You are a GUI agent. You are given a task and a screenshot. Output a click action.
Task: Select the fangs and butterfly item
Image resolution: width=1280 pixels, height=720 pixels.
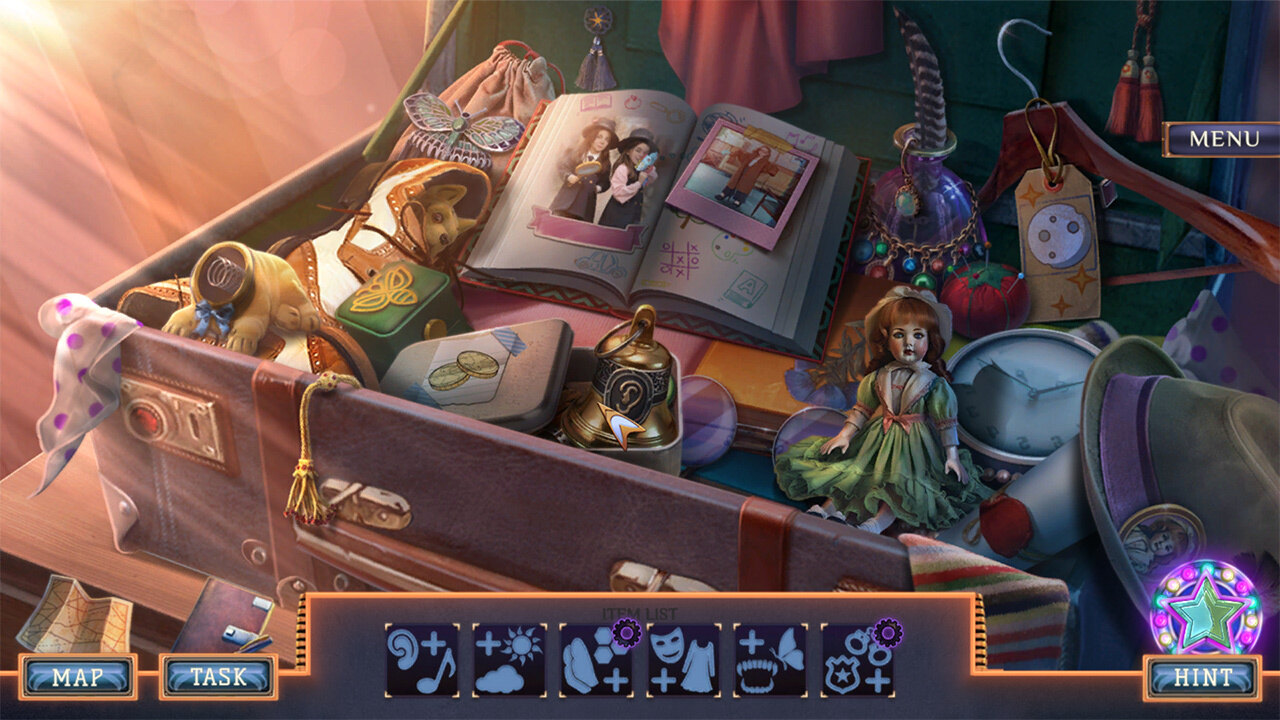click(771, 660)
